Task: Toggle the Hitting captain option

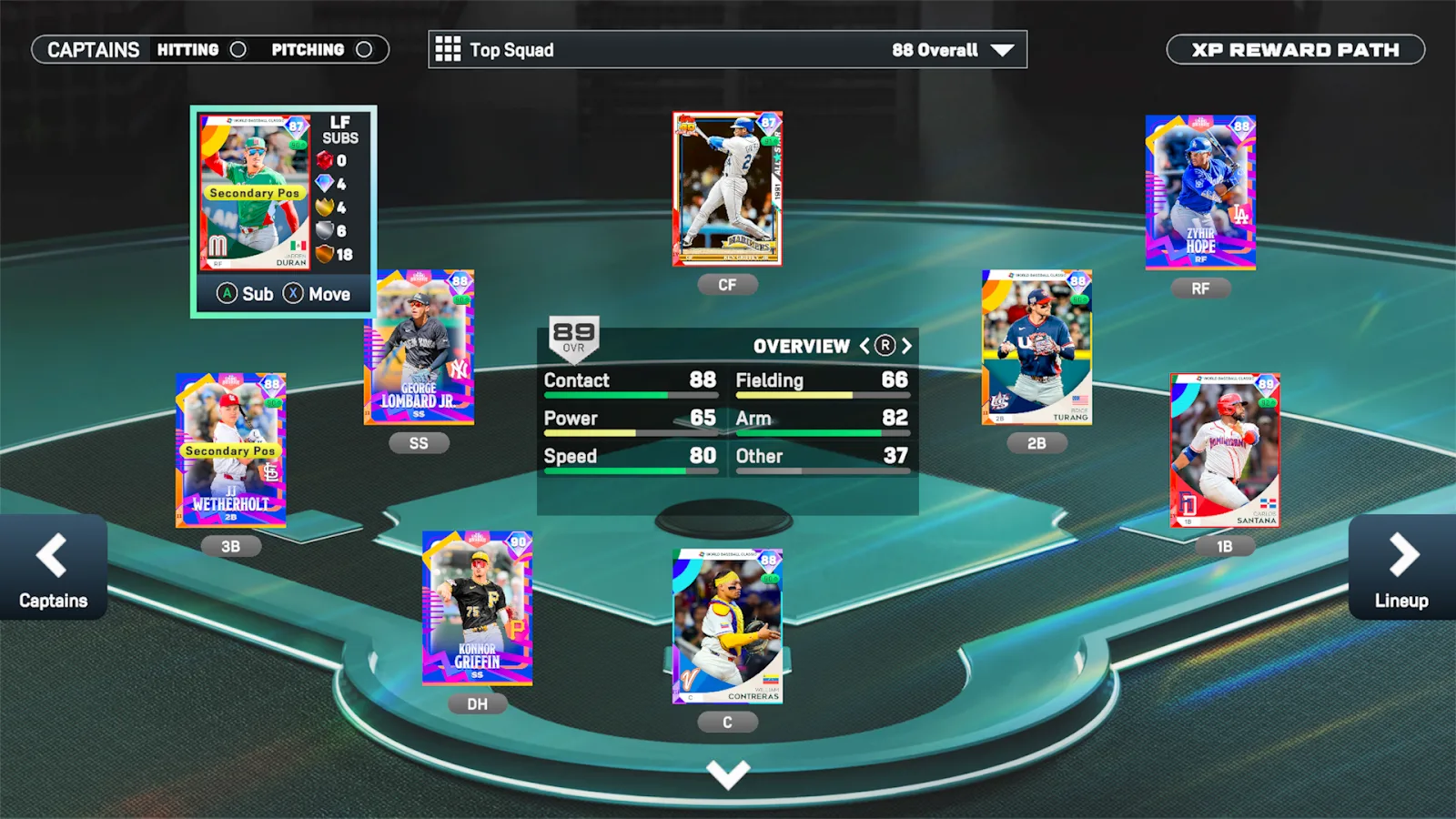Action: [x=238, y=50]
